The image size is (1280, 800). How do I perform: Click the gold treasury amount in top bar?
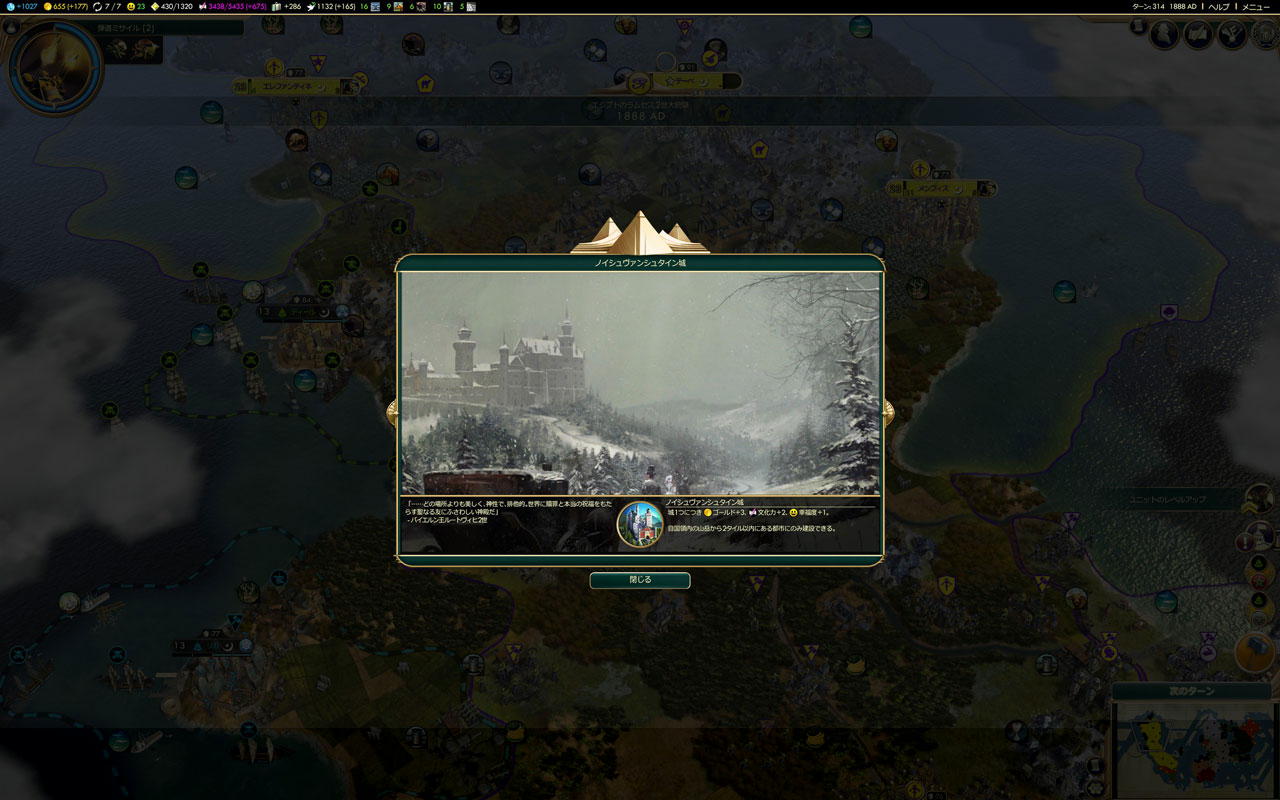click(67, 7)
